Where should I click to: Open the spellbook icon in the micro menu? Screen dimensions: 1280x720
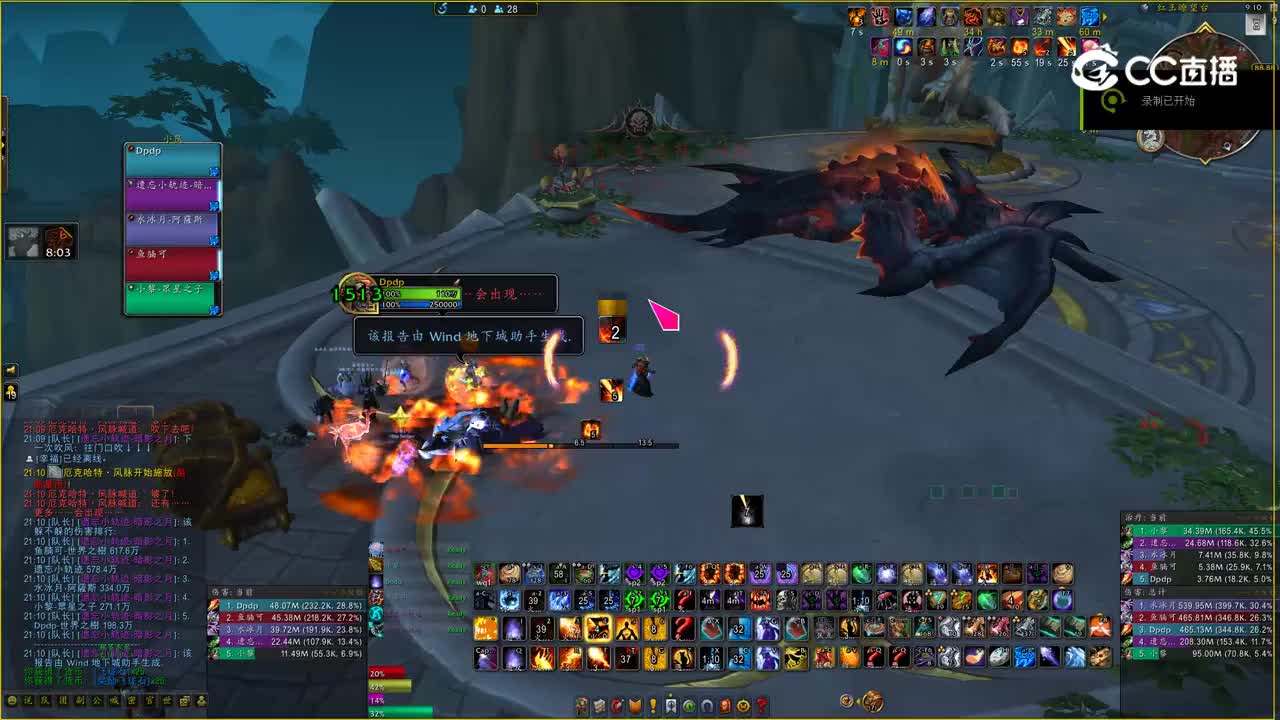[x=598, y=705]
